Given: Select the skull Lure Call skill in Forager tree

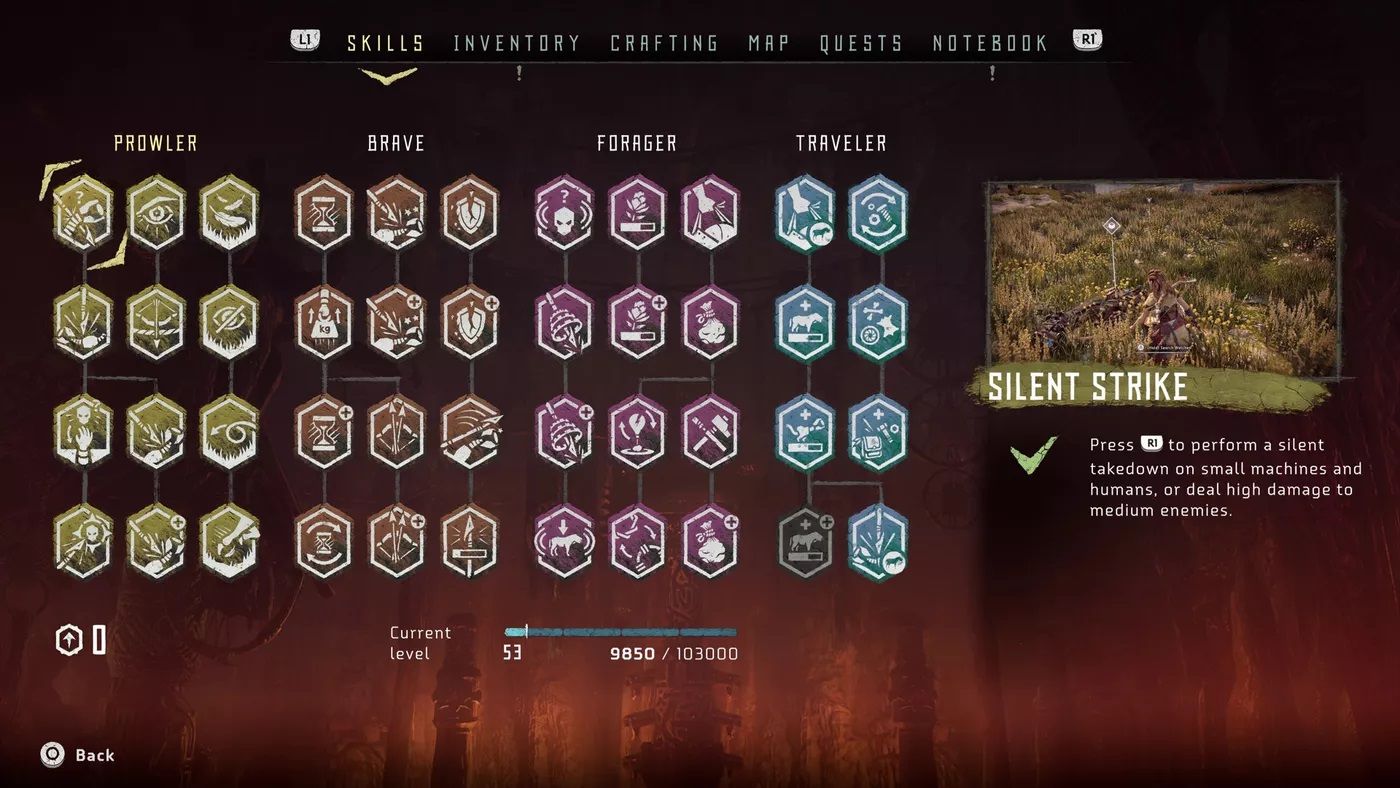Looking at the screenshot, I should click(x=565, y=212).
